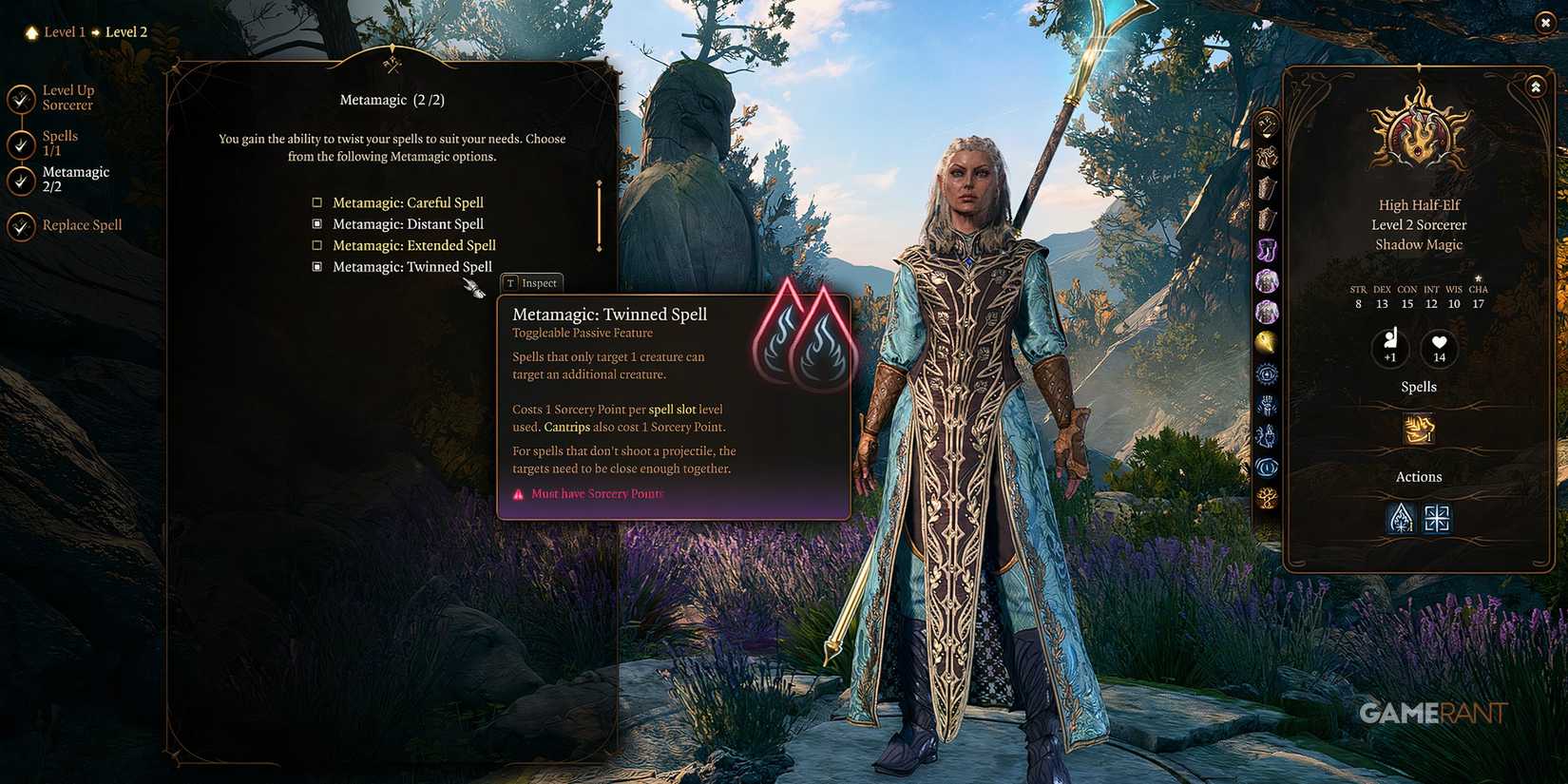This screenshot has height=784, width=1568.
Task: Click the blue eye feature icon in the feature strip
Action: point(1267,467)
